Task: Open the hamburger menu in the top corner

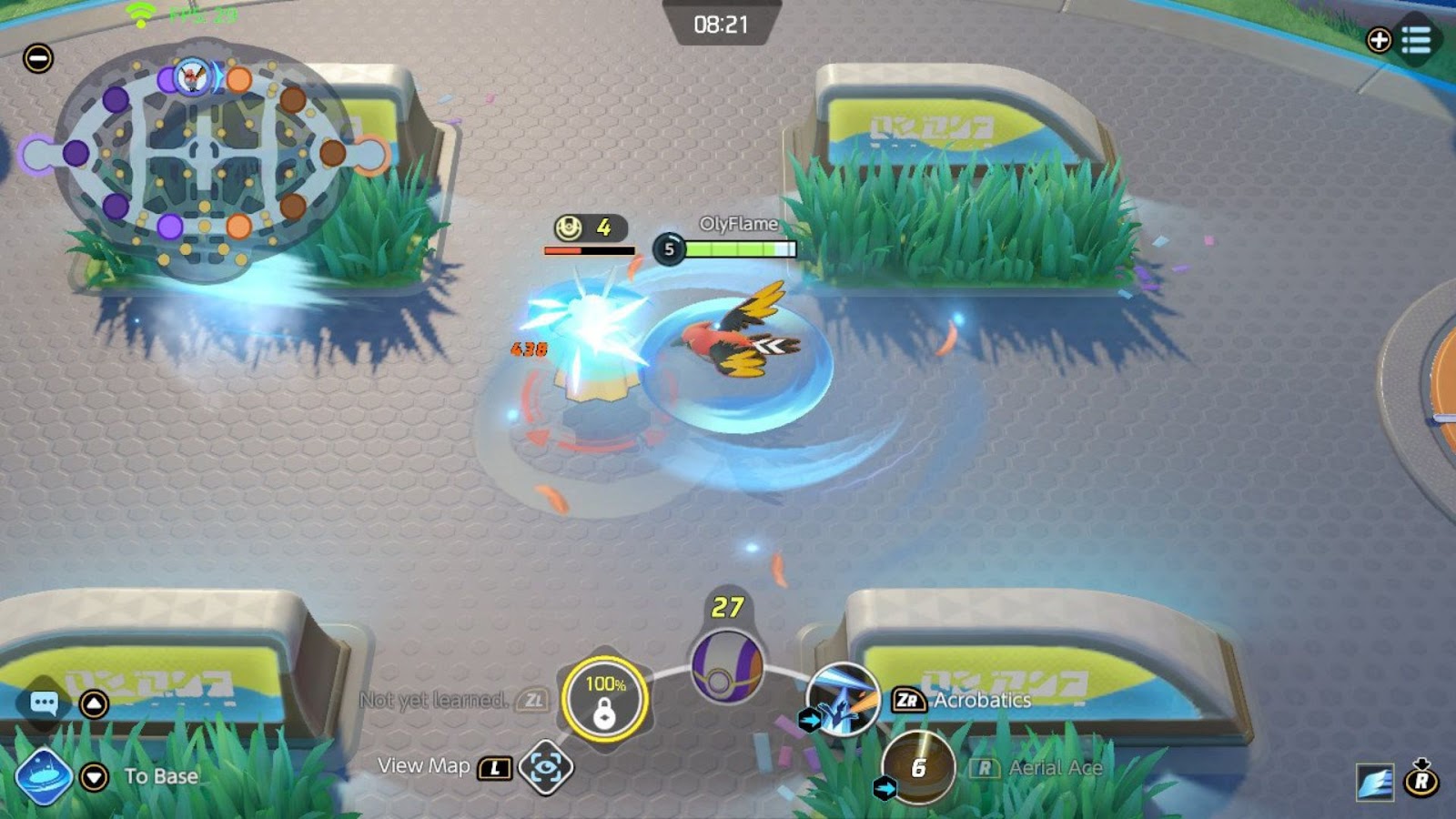Action: pyautogui.click(x=1416, y=40)
